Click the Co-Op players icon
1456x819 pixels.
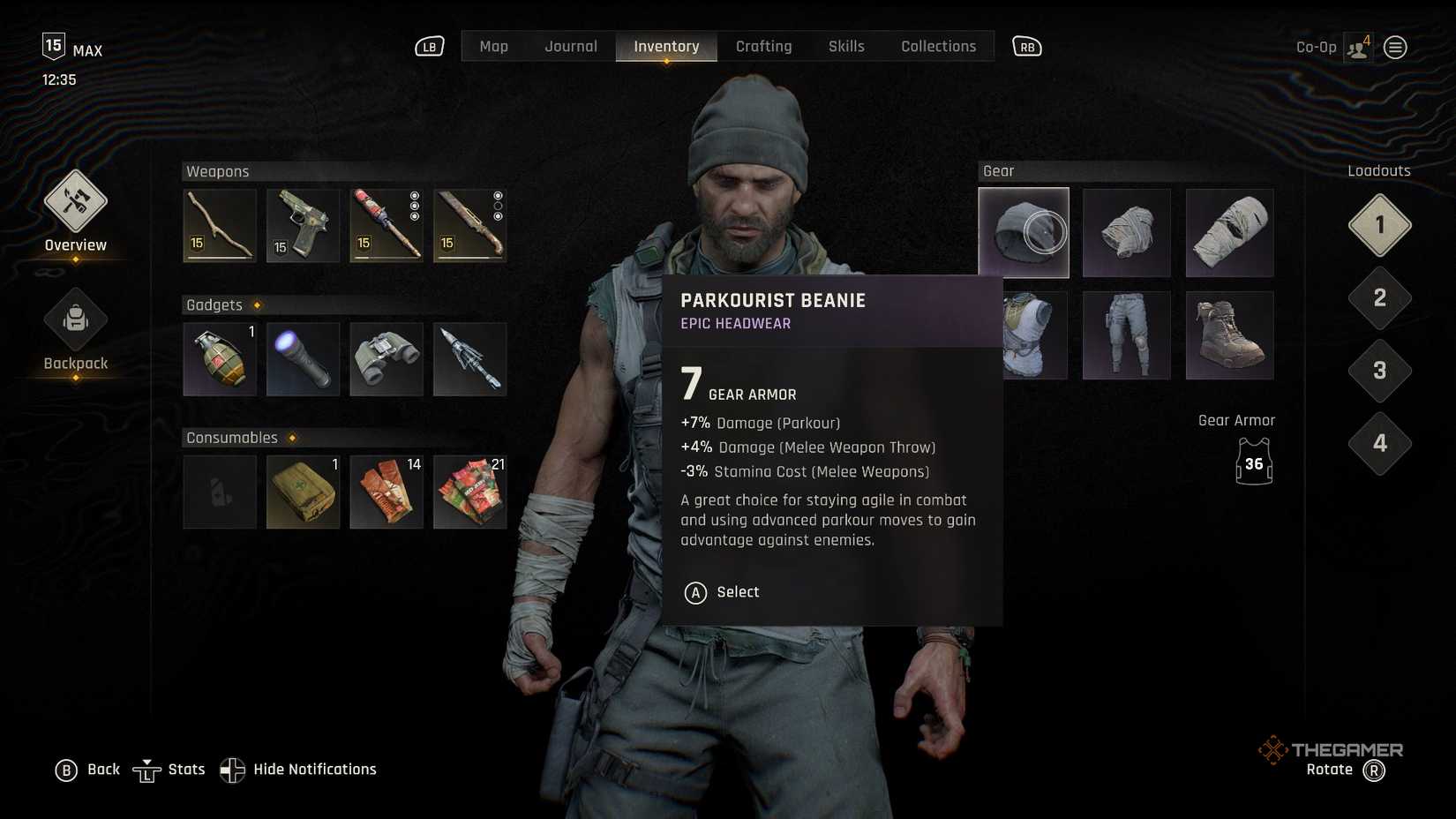[1356, 47]
